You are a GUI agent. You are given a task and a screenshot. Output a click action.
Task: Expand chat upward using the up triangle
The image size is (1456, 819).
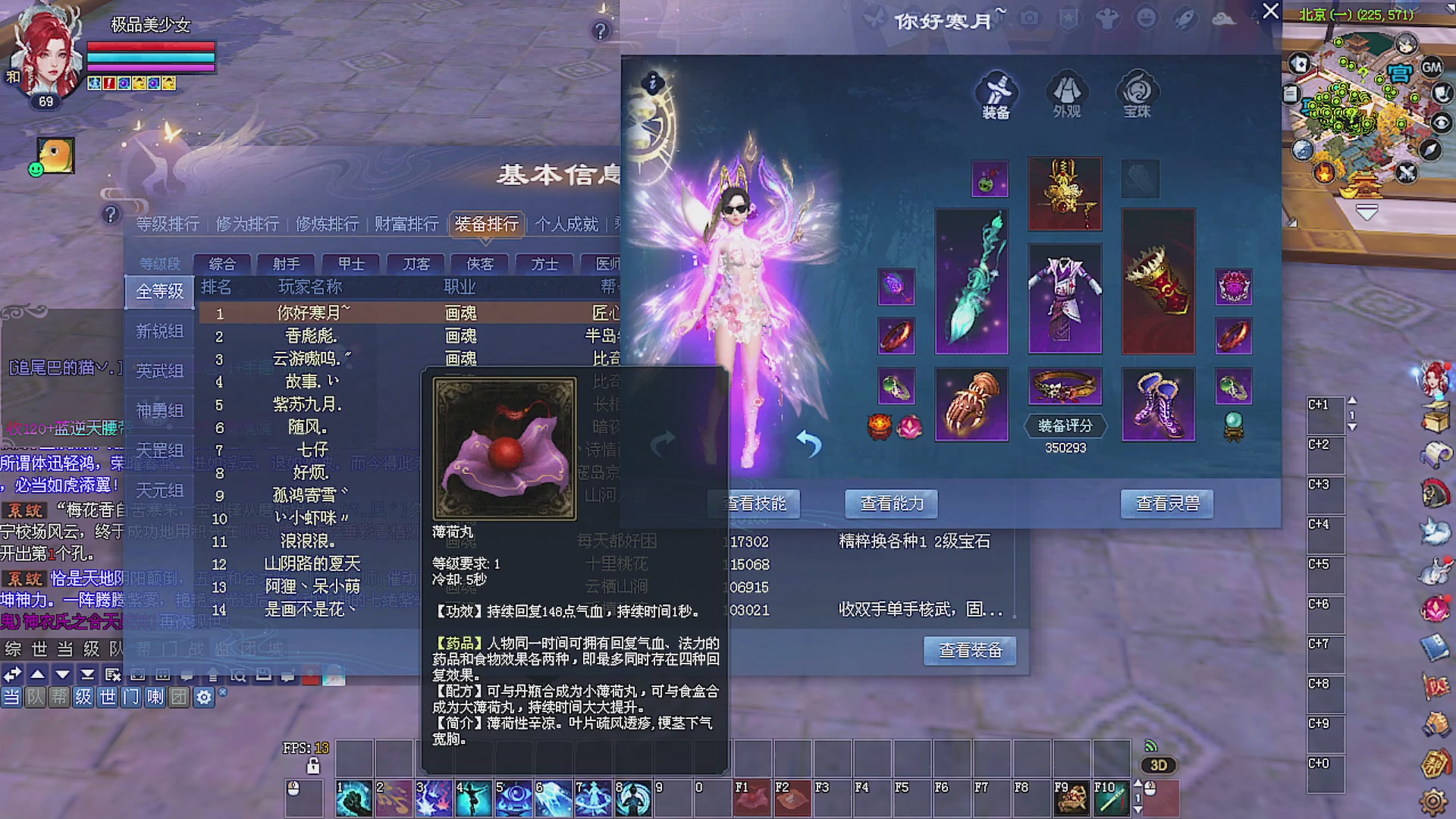click(x=36, y=675)
